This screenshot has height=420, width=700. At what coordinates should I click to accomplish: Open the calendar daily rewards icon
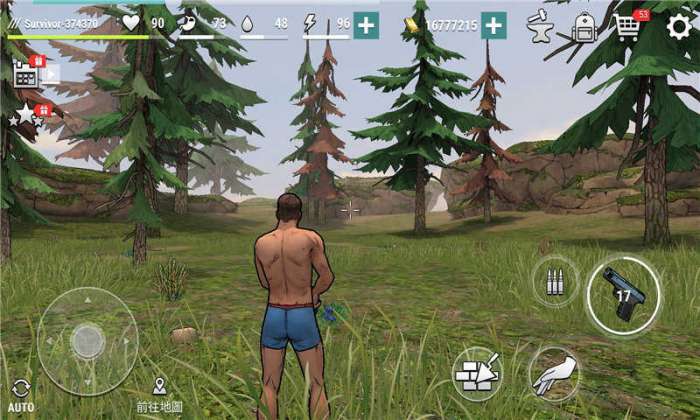click(x=27, y=72)
